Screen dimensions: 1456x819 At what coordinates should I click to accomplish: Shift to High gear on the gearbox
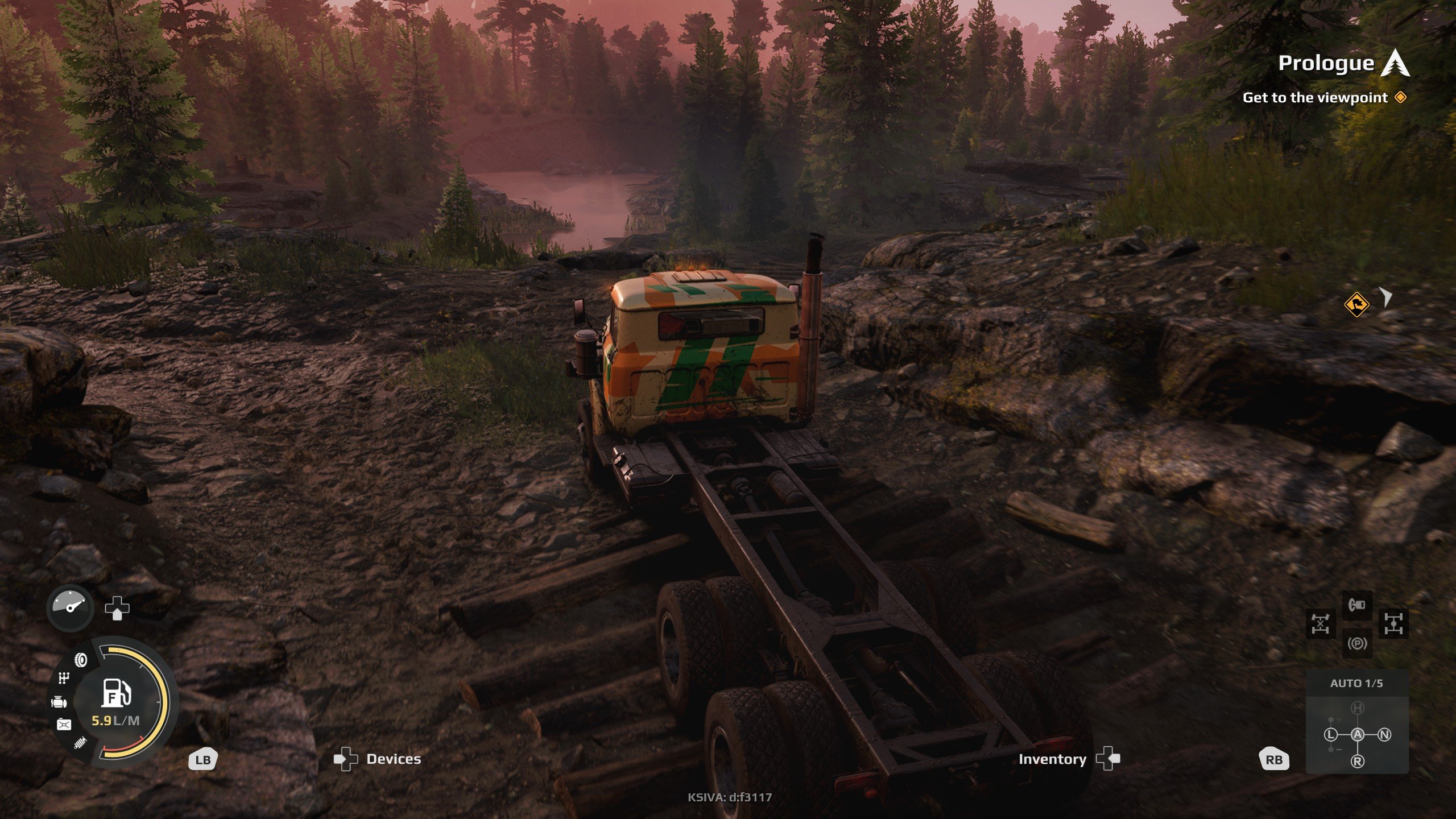click(x=1357, y=708)
